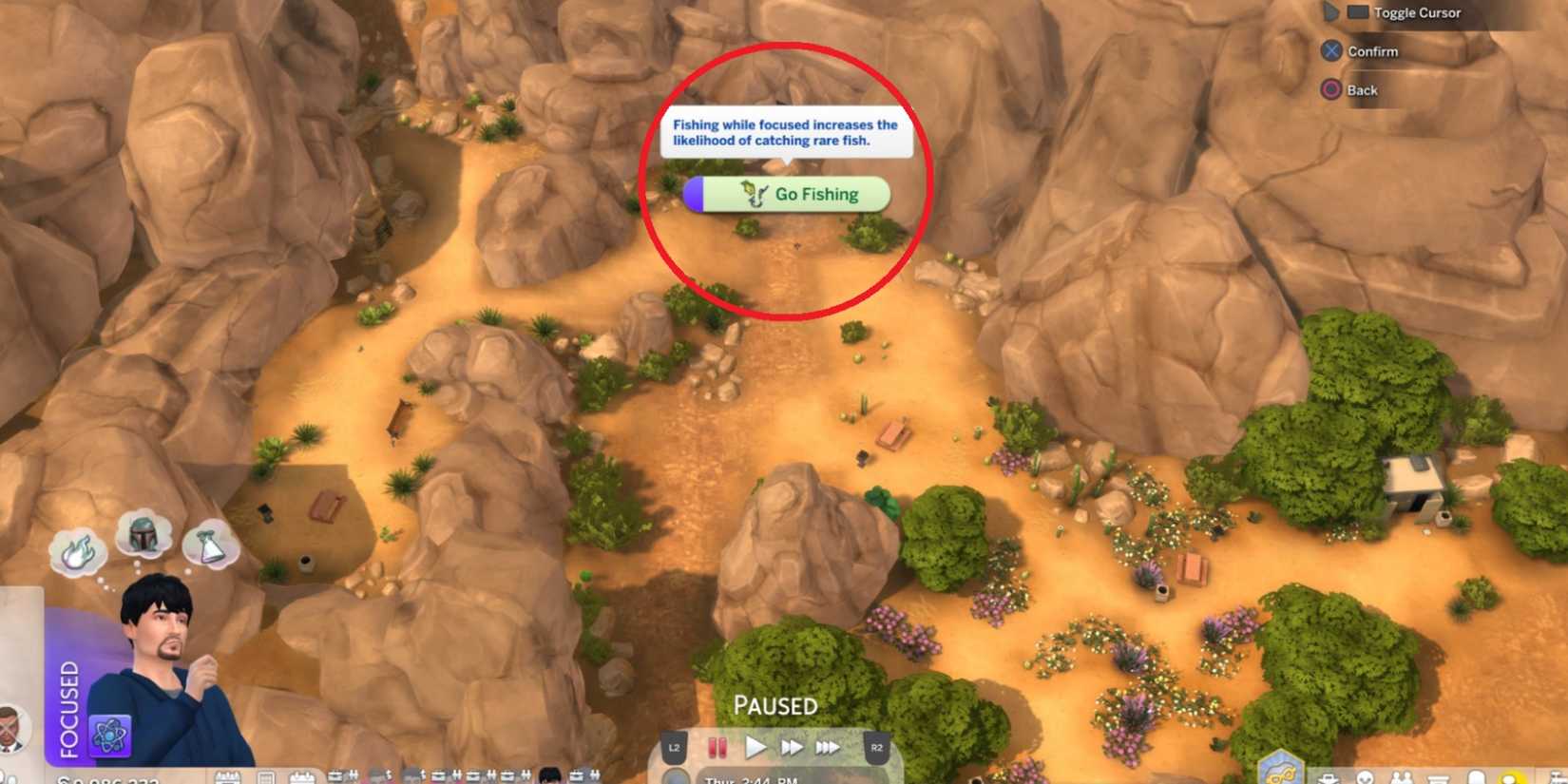Click the bills calculator icon
Screen dimensions: 1568x784
(x=267, y=777)
